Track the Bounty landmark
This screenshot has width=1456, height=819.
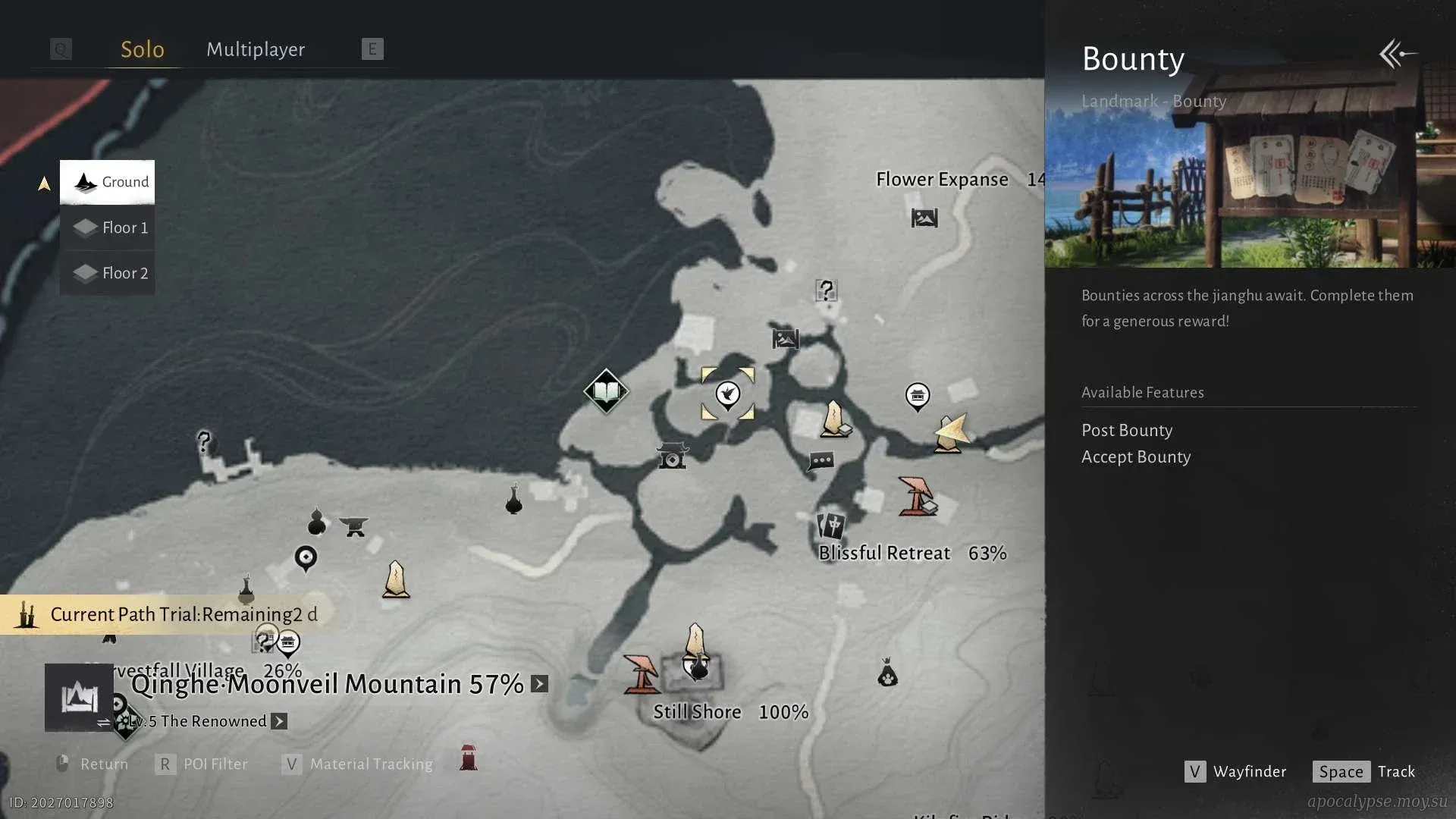(1364, 771)
